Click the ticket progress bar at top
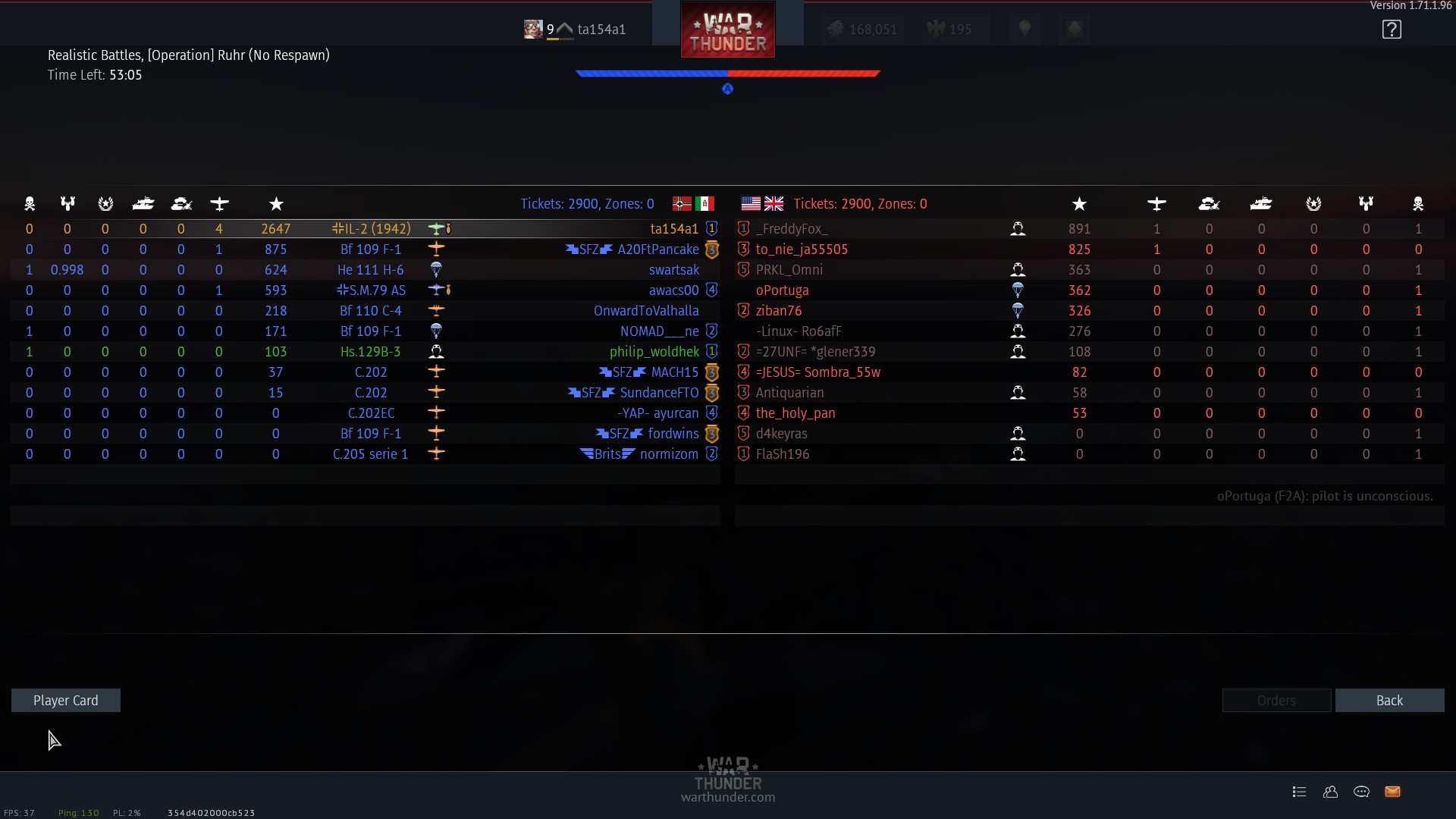Image resolution: width=1456 pixels, height=819 pixels. (x=727, y=74)
